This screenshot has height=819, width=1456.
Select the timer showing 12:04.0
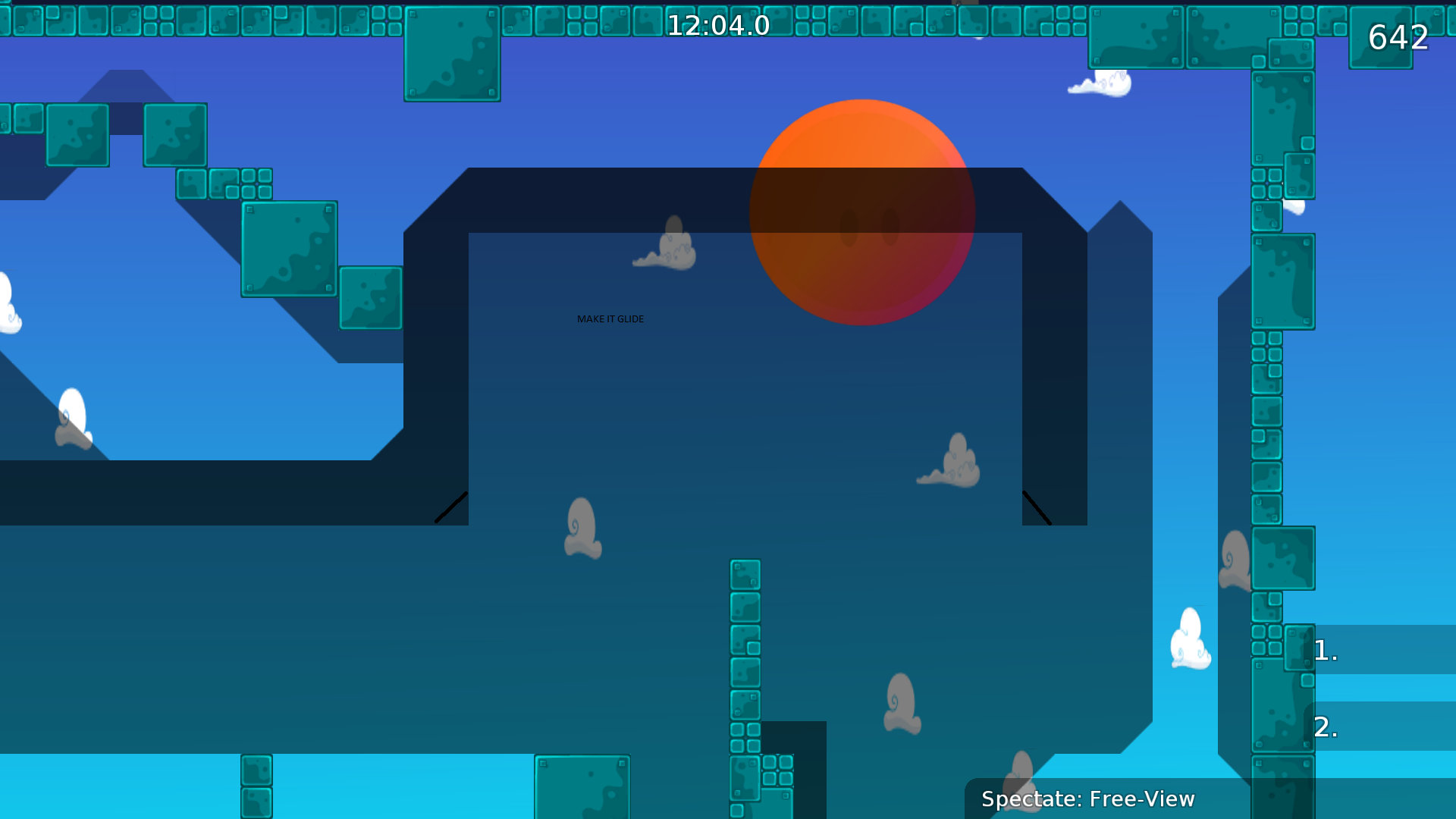click(718, 25)
